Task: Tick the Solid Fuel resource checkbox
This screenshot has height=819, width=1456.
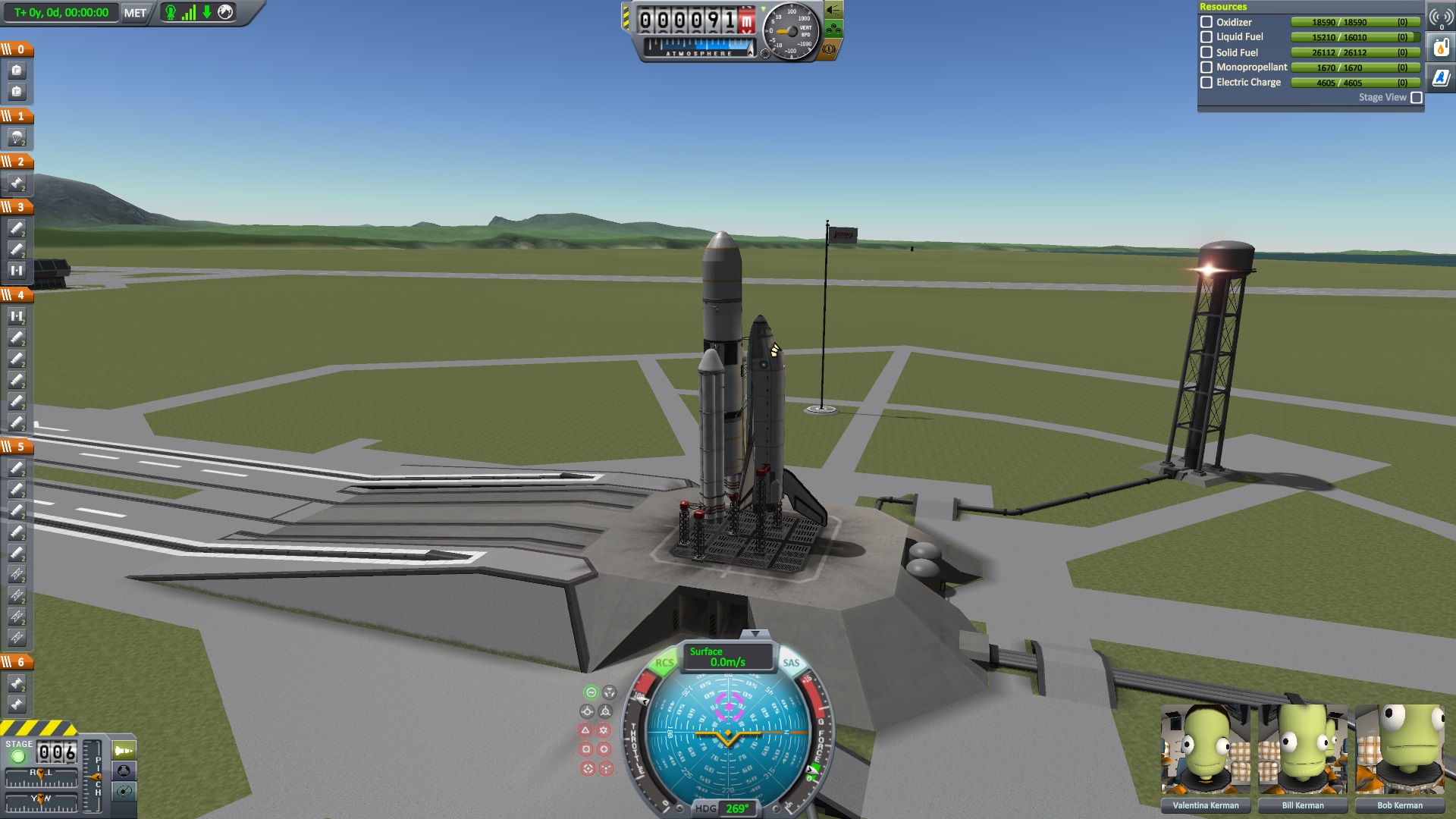Action: pos(1207,52)
